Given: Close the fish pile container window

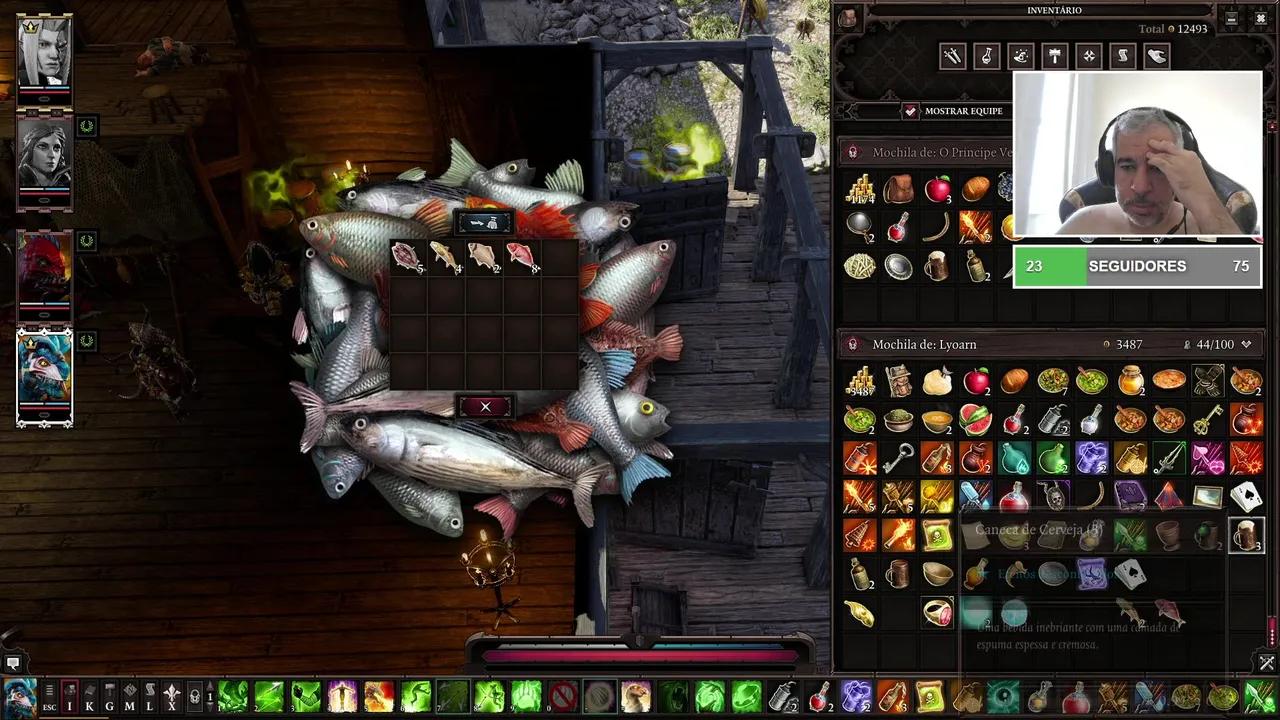Looking at the screenshot, I should (485, 406).
